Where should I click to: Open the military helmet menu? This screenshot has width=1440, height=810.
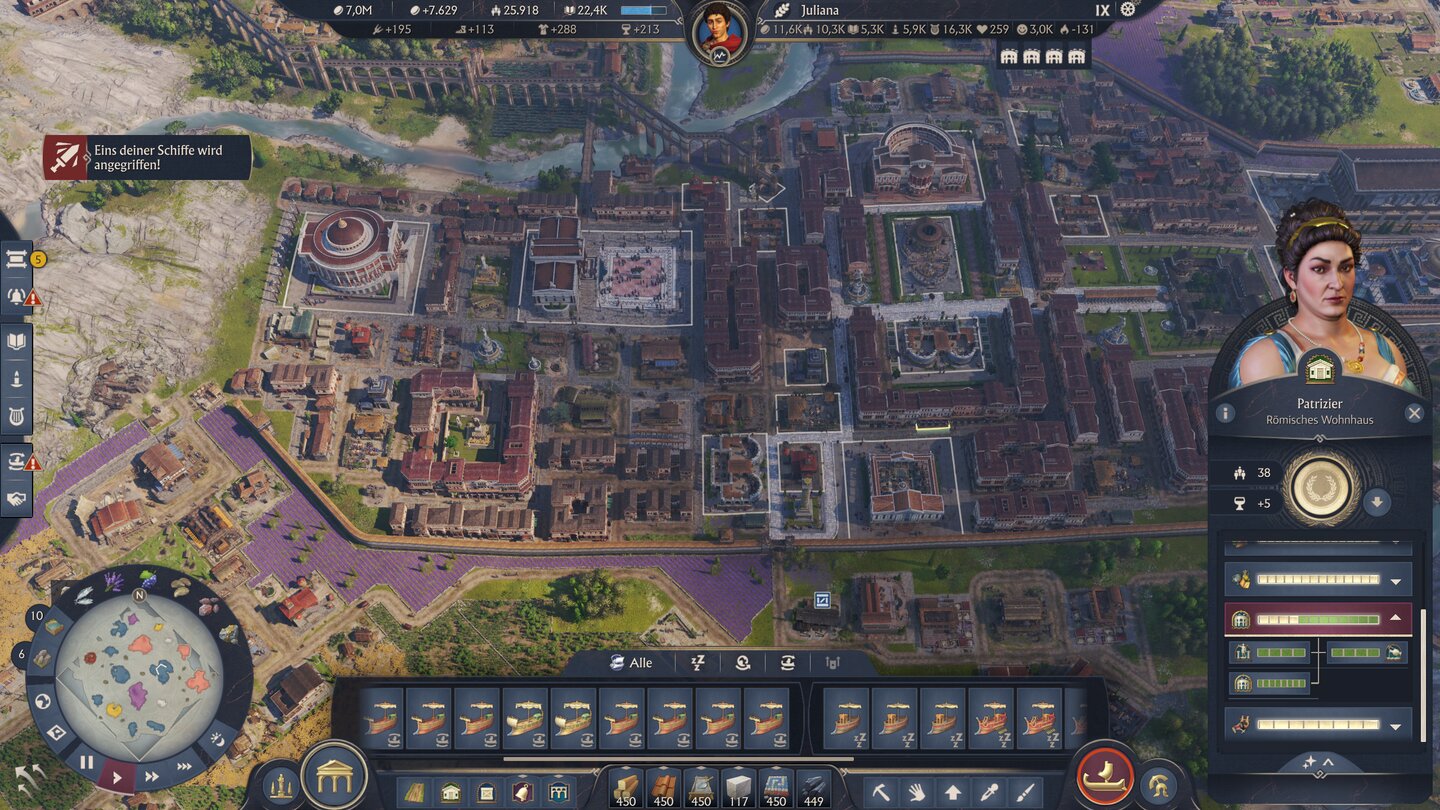[x=1159, y=784]
